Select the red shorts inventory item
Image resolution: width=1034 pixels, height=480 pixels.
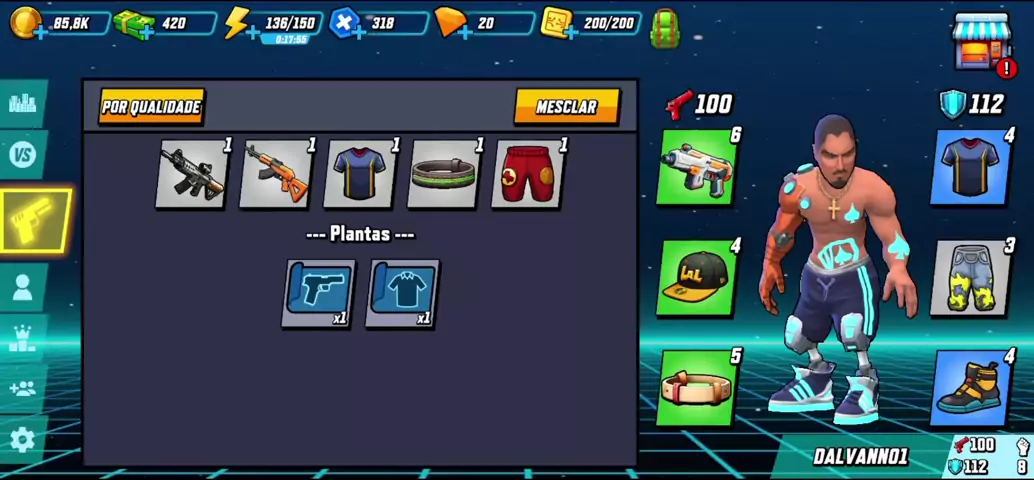[528, 174]
